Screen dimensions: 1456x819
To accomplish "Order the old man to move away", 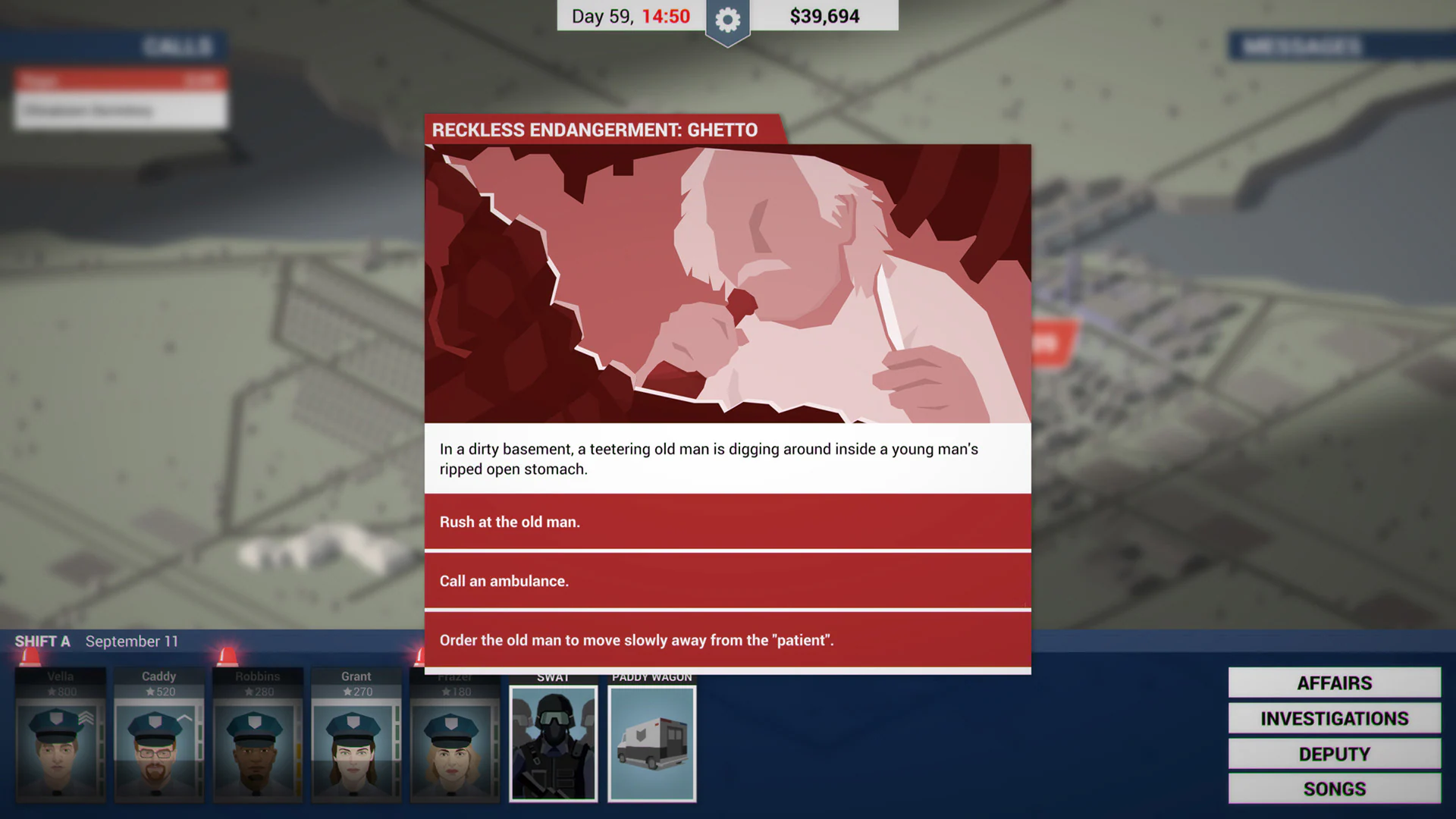I will point(727,640).
